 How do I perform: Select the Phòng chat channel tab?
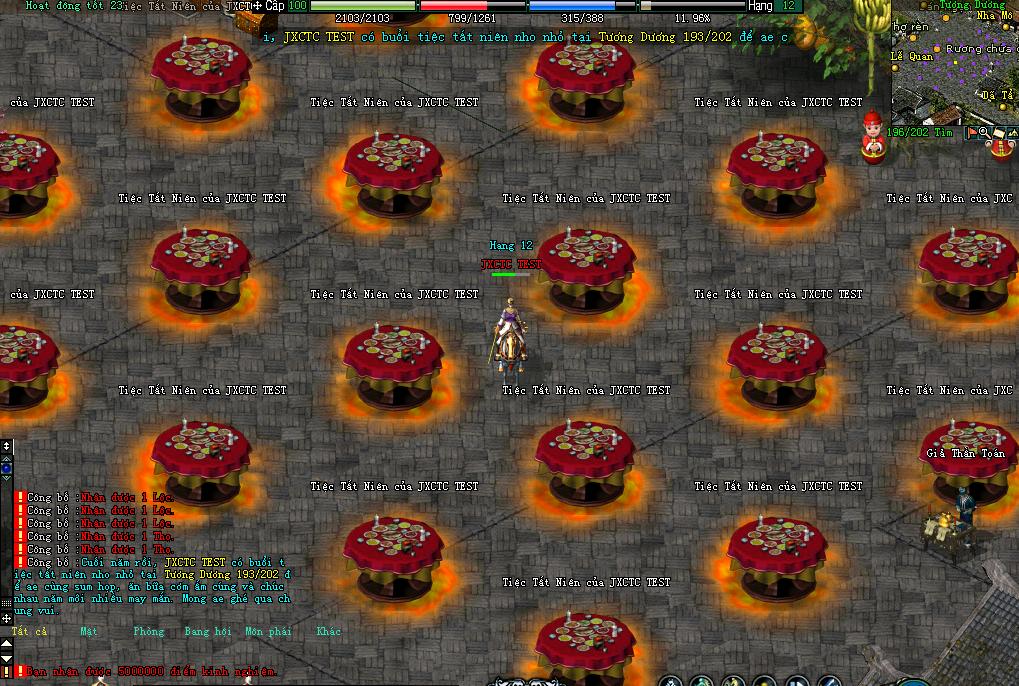(x=148, y=632)
